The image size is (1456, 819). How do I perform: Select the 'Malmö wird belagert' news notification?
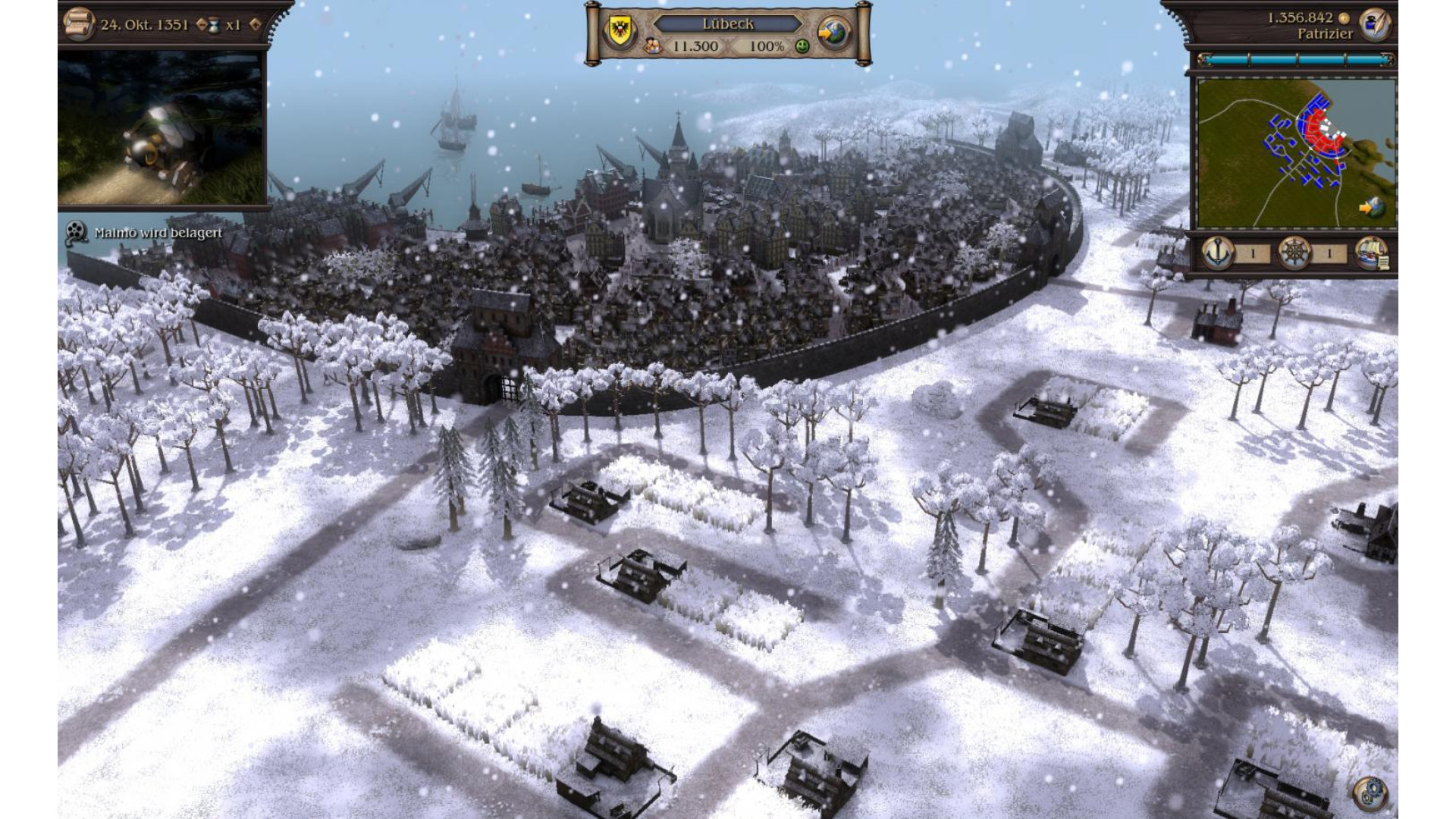(158, 233)
